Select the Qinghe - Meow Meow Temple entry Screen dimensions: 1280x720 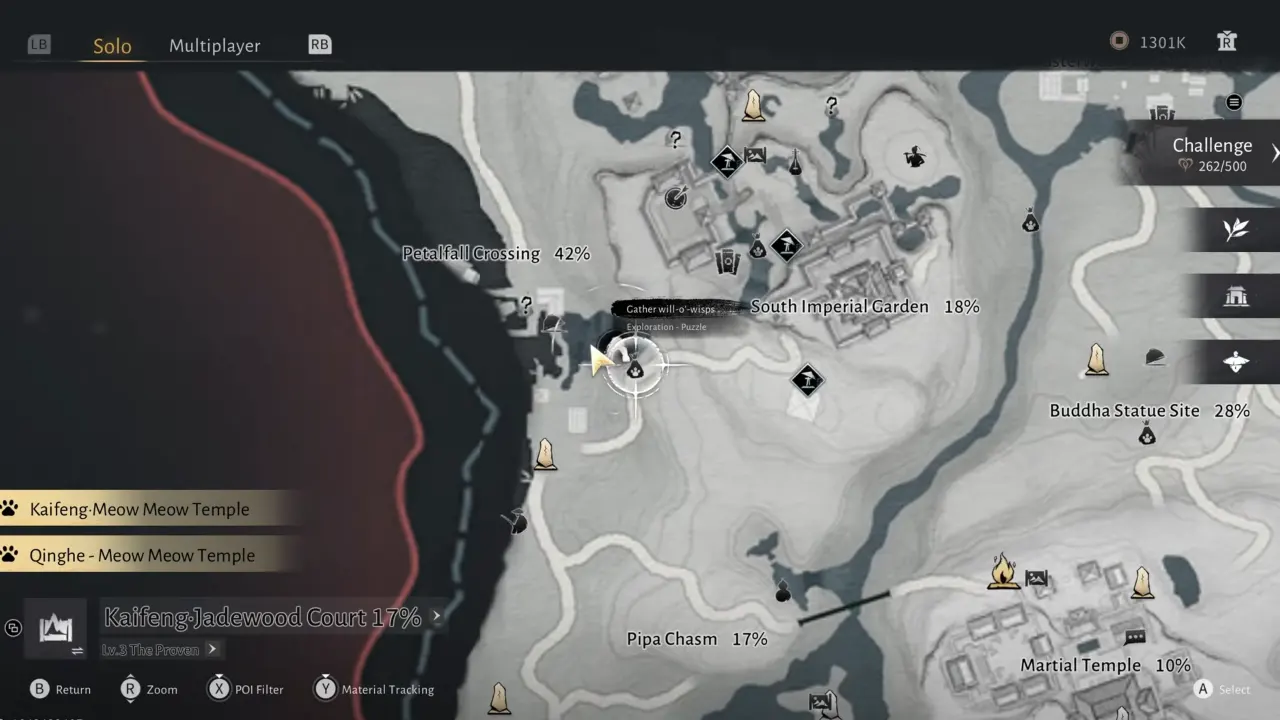(142, 555)
